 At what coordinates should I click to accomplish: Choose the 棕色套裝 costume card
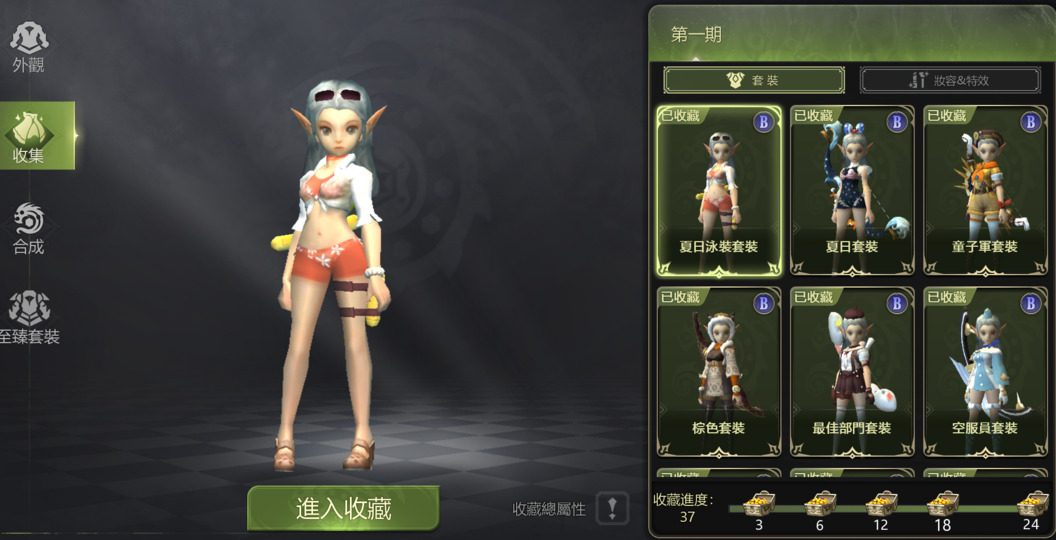point(719,372)
